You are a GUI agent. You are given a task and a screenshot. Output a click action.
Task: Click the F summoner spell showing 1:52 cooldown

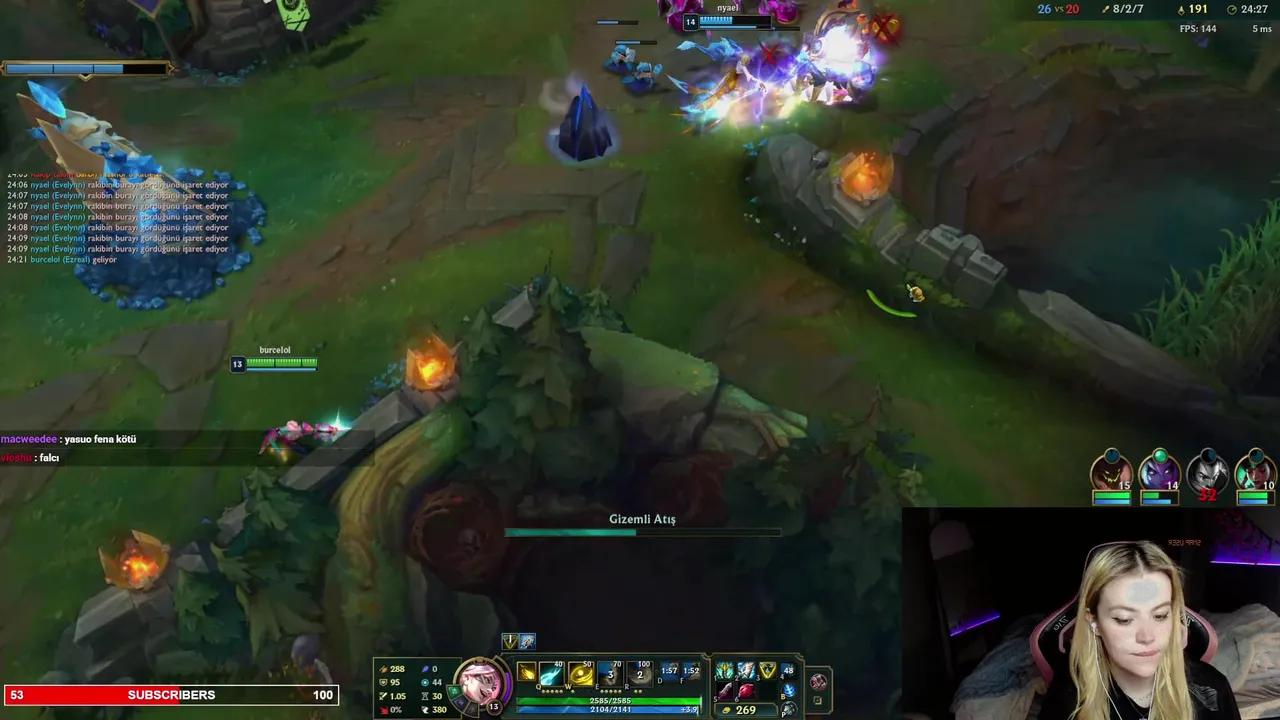pos(692,672)
